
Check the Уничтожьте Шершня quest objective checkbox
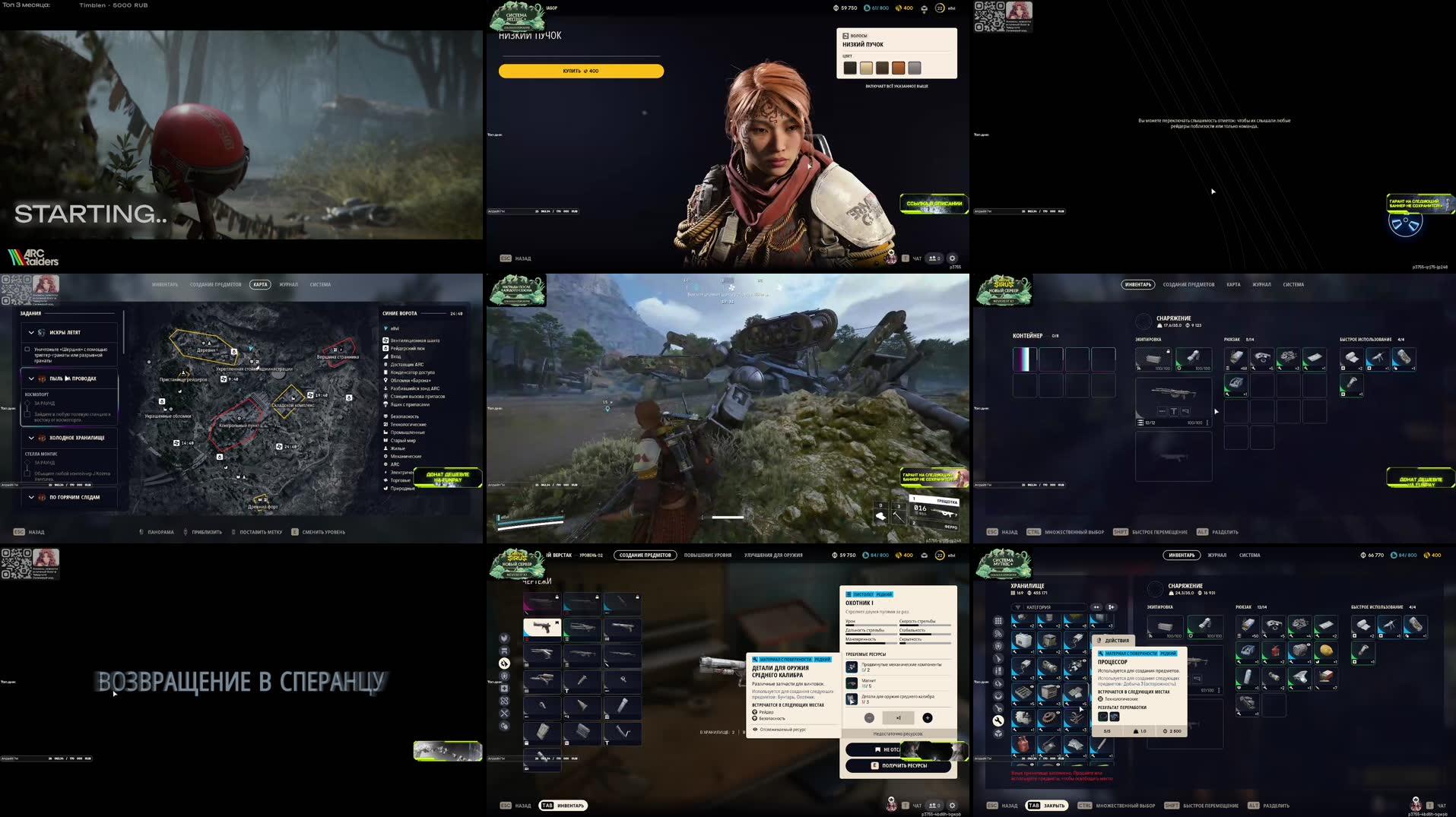coord(27,350)
